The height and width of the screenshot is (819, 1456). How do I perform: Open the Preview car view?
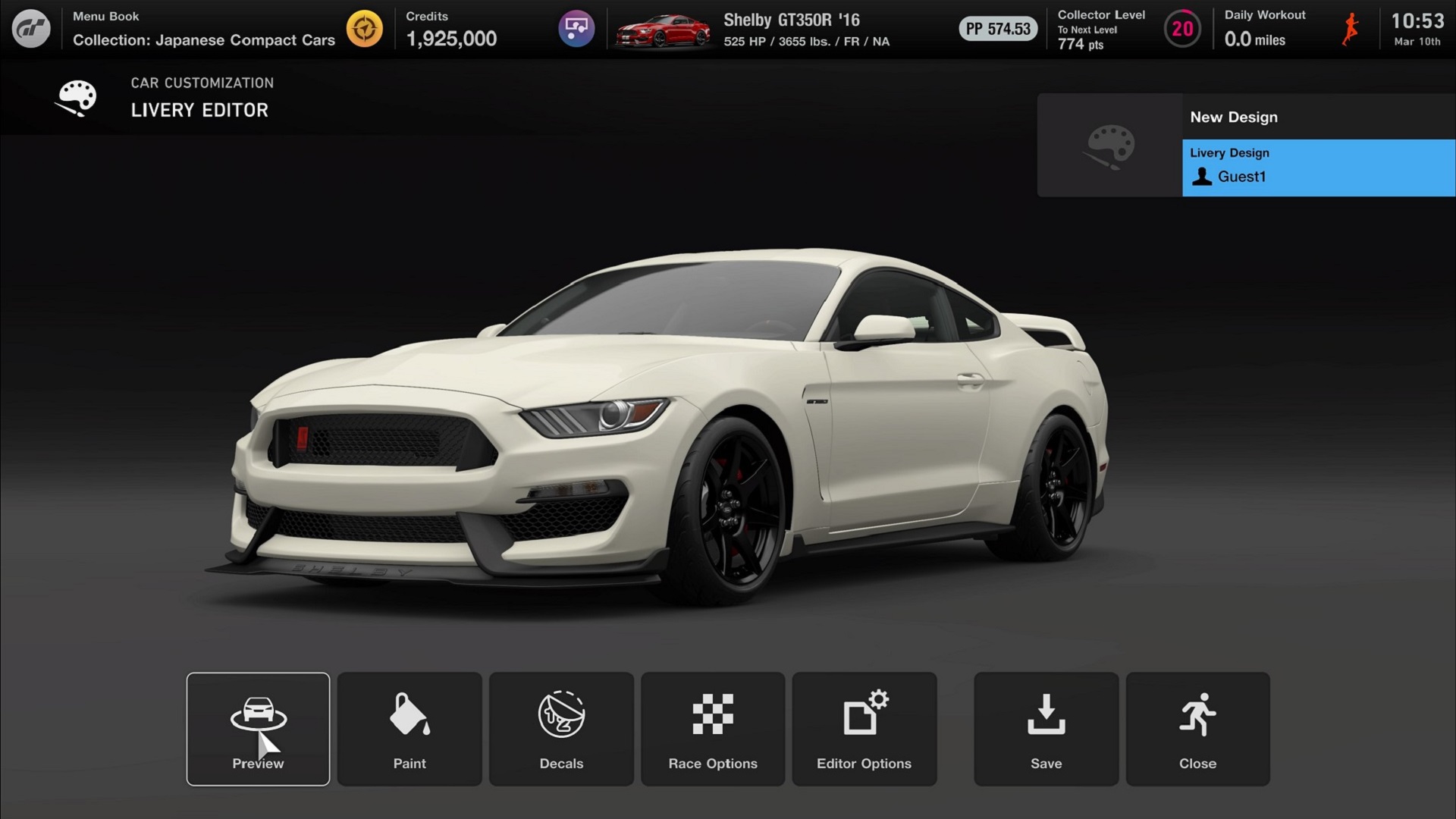click(258, 729)
